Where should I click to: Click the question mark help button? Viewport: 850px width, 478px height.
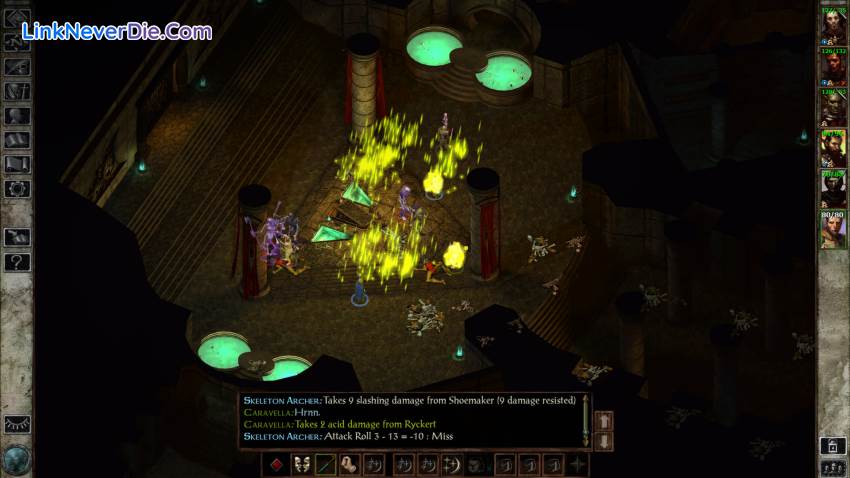tap(17, 262)
